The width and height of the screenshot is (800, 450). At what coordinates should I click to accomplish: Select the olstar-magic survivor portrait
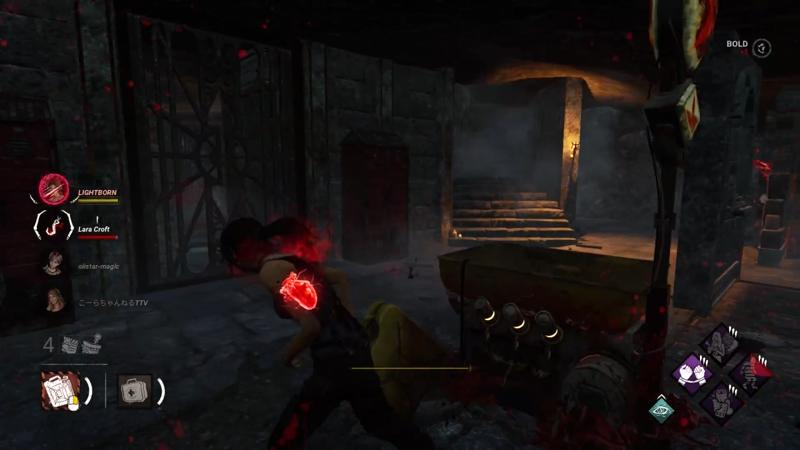53,263
